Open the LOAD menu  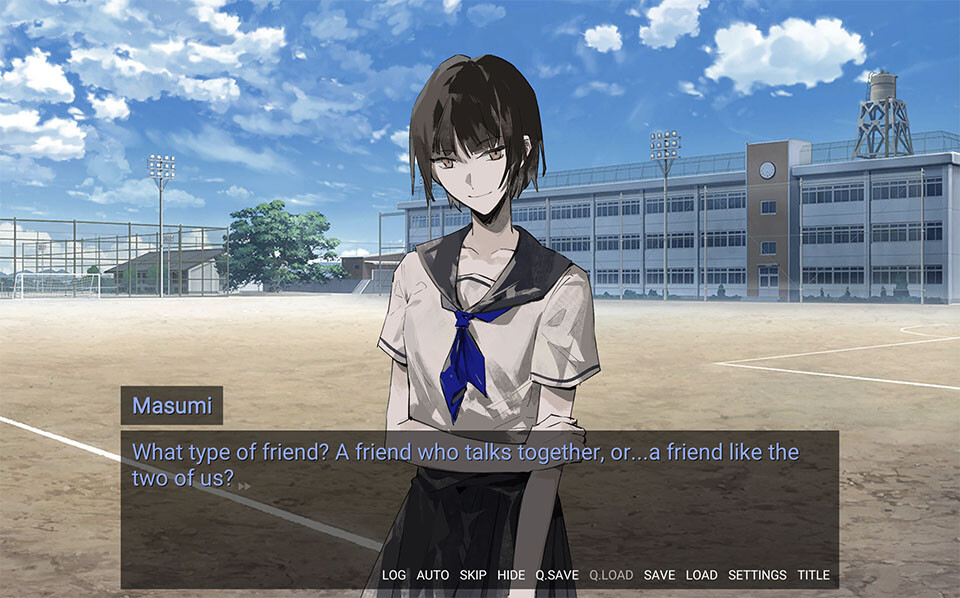701,575
